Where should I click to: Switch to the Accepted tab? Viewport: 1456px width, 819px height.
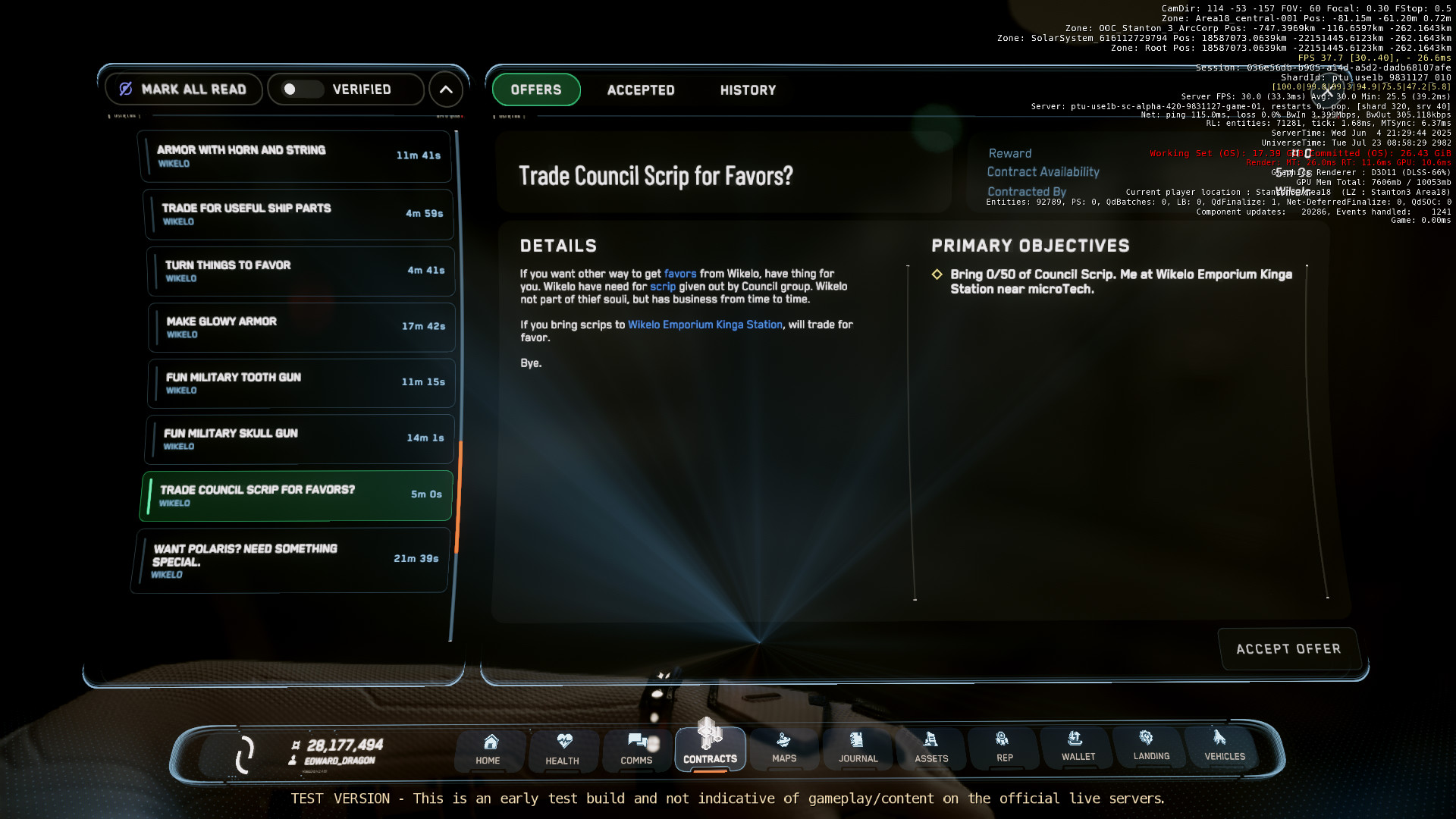pos(640,89)
